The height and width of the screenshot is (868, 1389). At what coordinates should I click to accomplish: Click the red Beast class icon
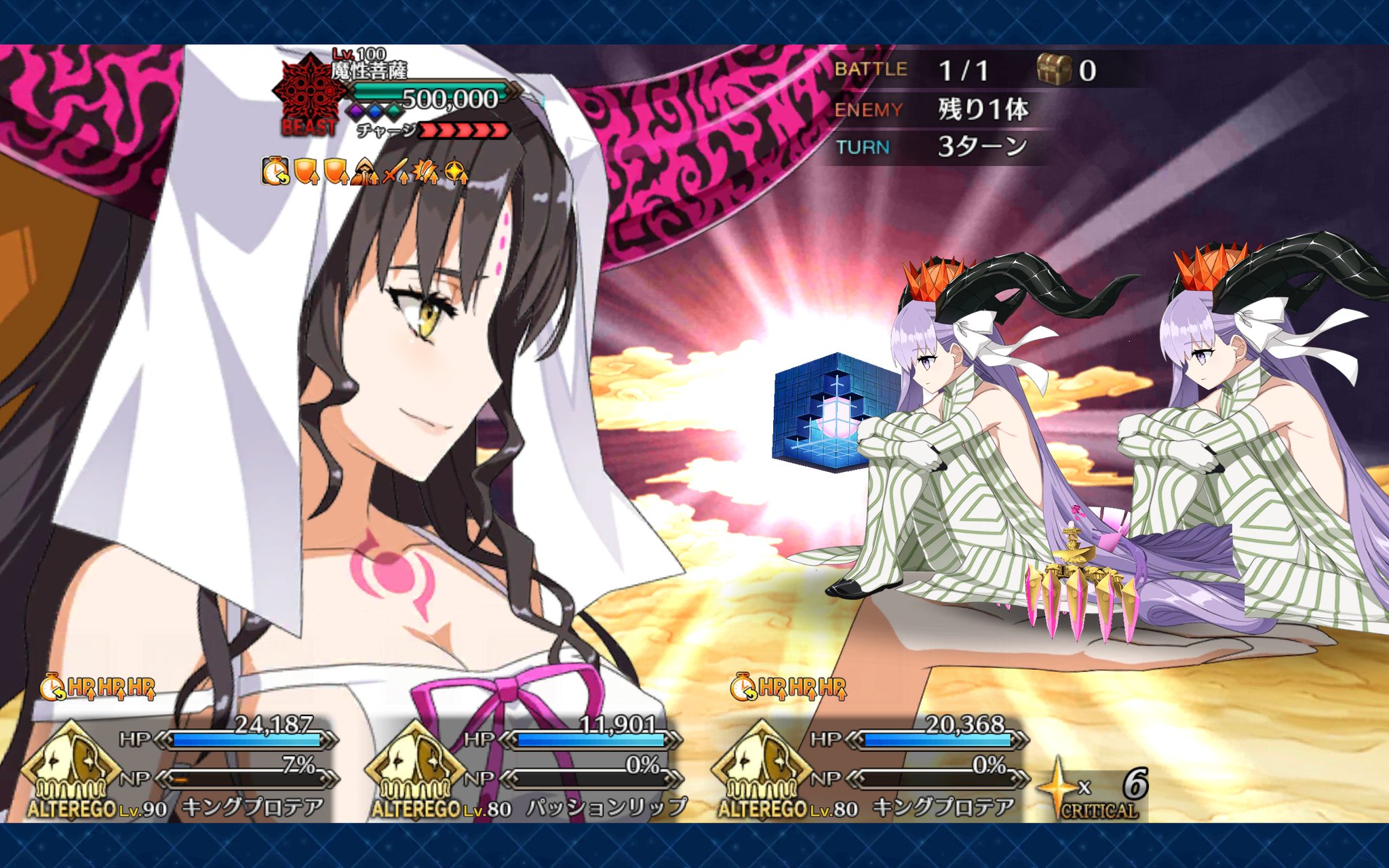click(x=307, y=95)
